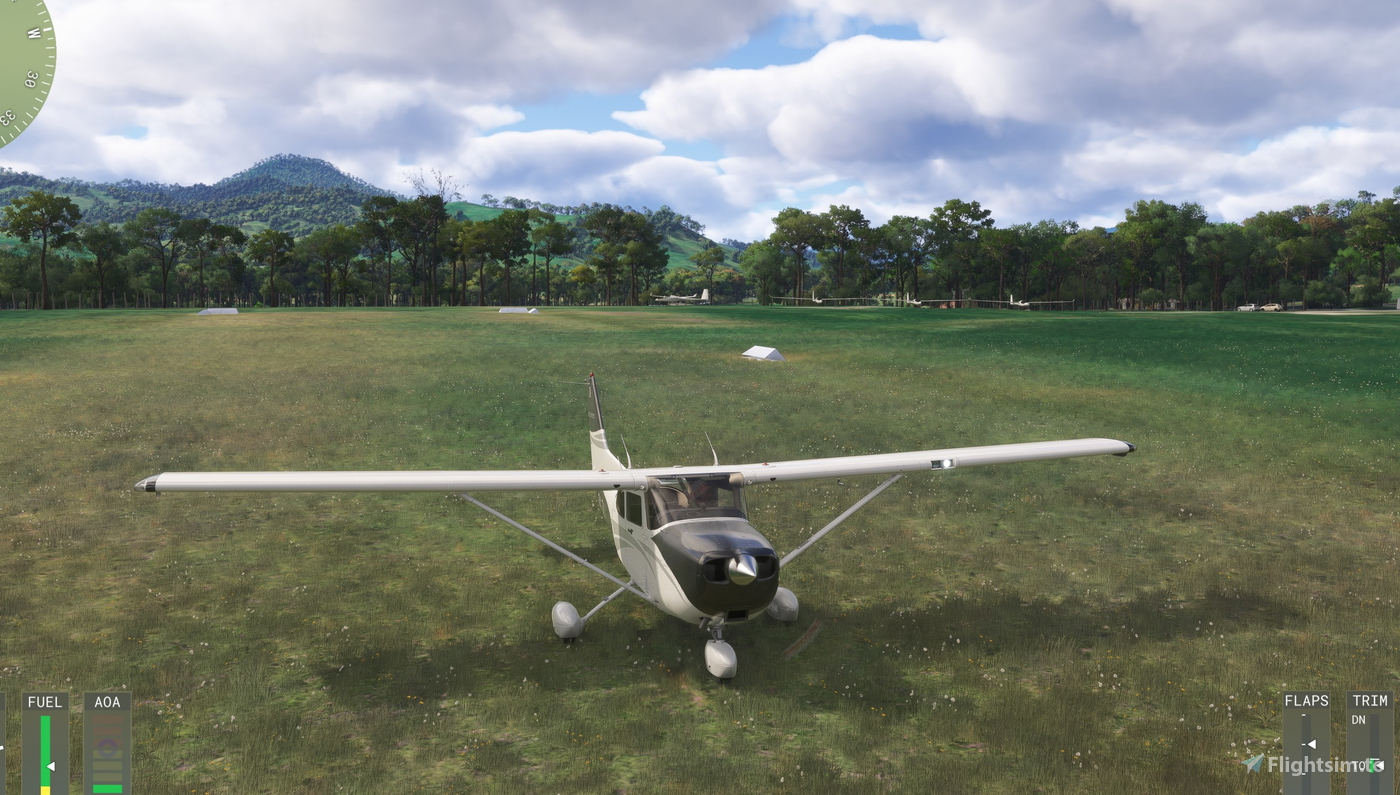
Task: Click the FLAPS panel title label
Action: (x=1306, y=700)
